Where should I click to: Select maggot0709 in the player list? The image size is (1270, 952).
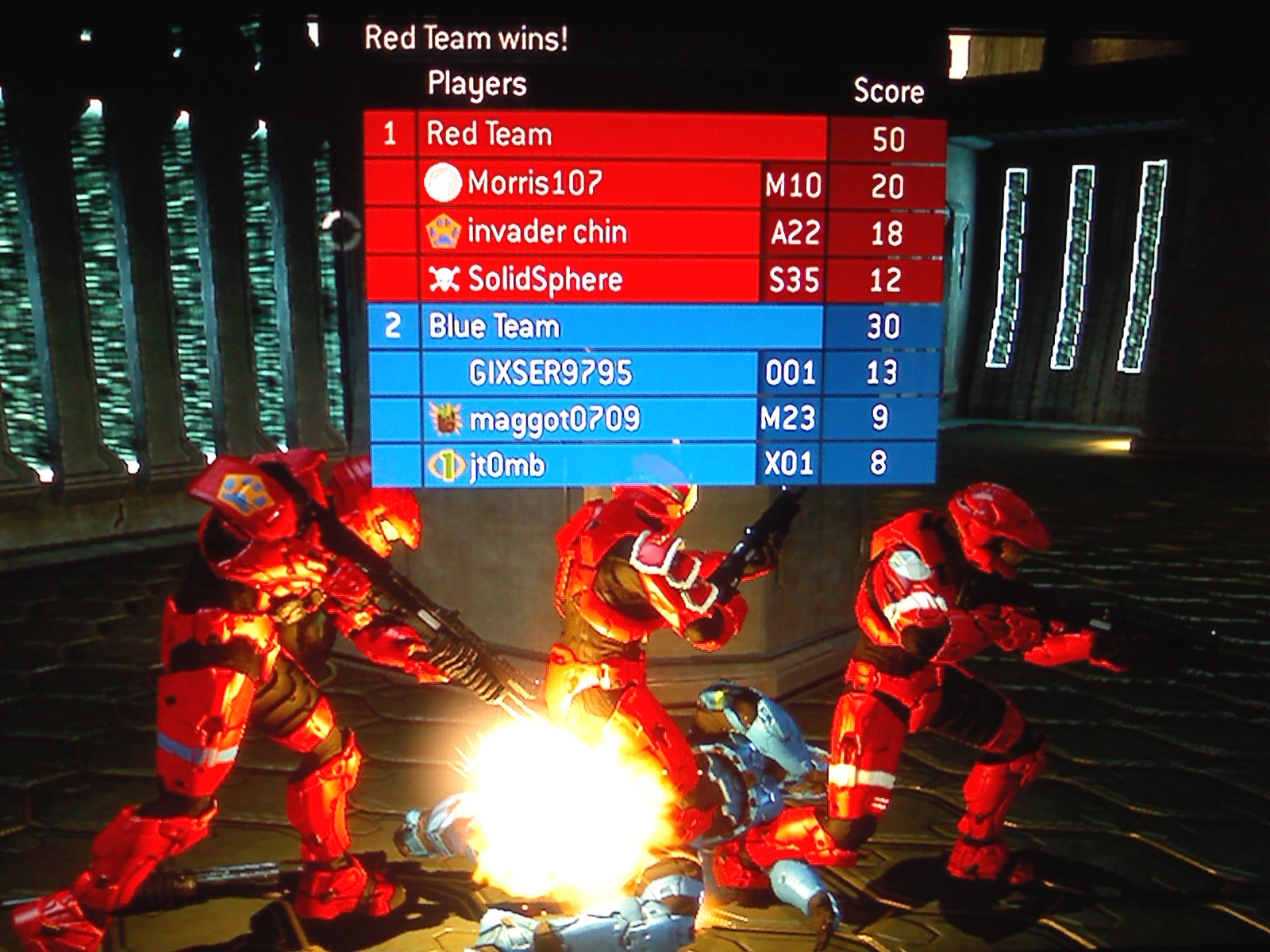(x=554, y=419)
